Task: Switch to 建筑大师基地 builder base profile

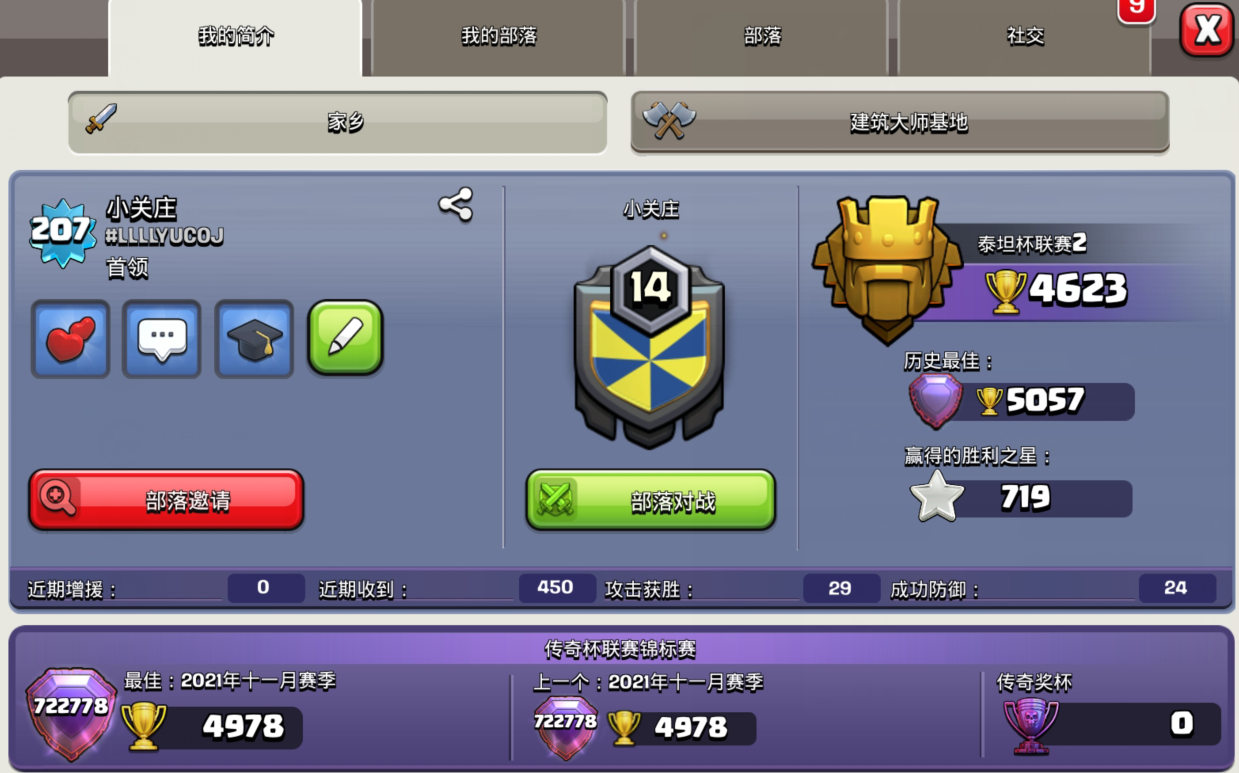Action: coord(900,122)
